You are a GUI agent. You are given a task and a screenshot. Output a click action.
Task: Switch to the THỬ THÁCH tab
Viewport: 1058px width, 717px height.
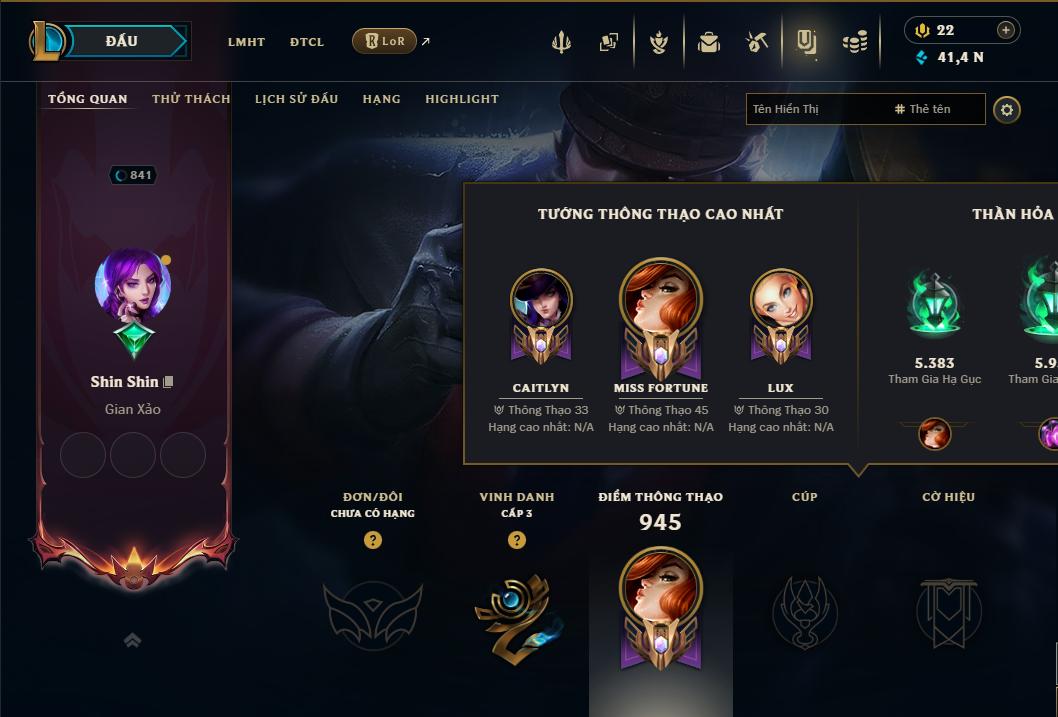191,99
